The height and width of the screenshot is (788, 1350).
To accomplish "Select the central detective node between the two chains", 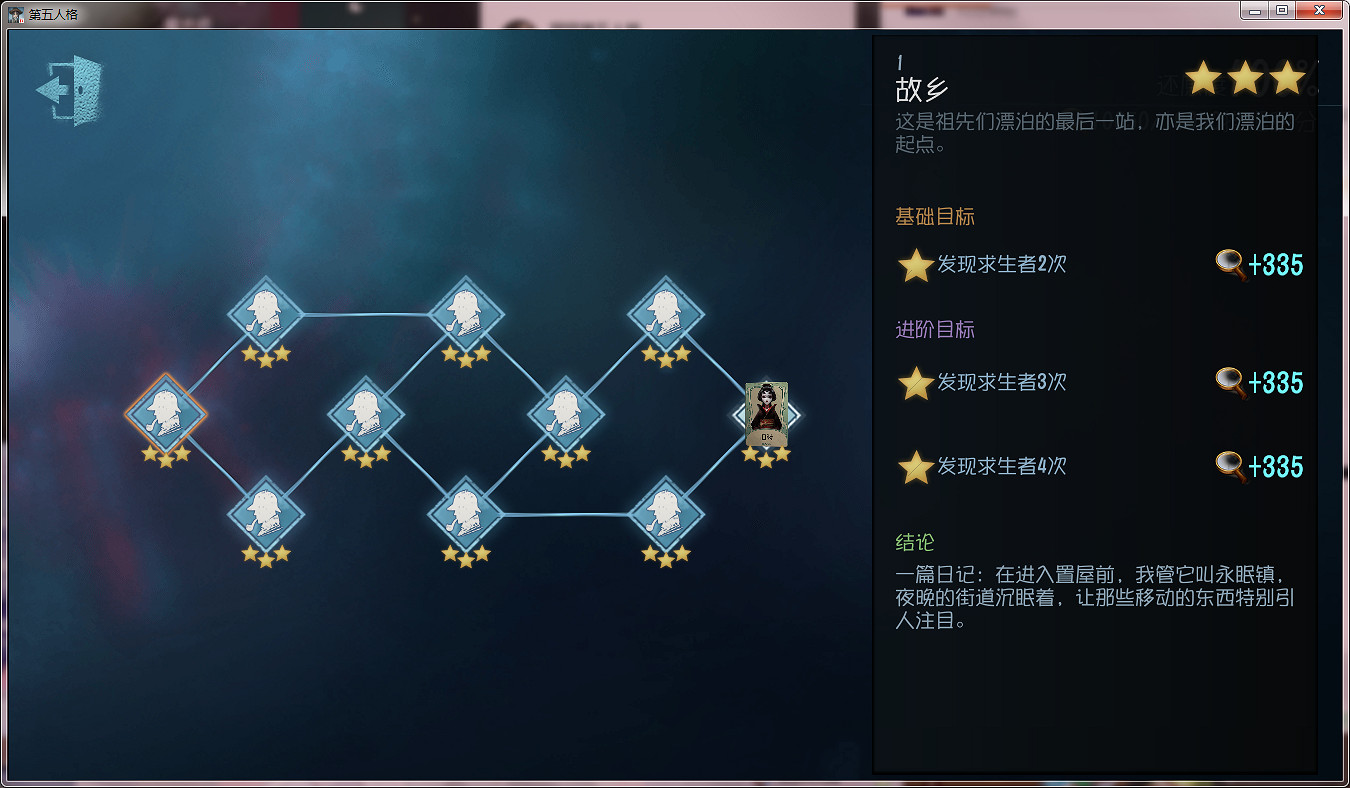I will coord(565,415).
